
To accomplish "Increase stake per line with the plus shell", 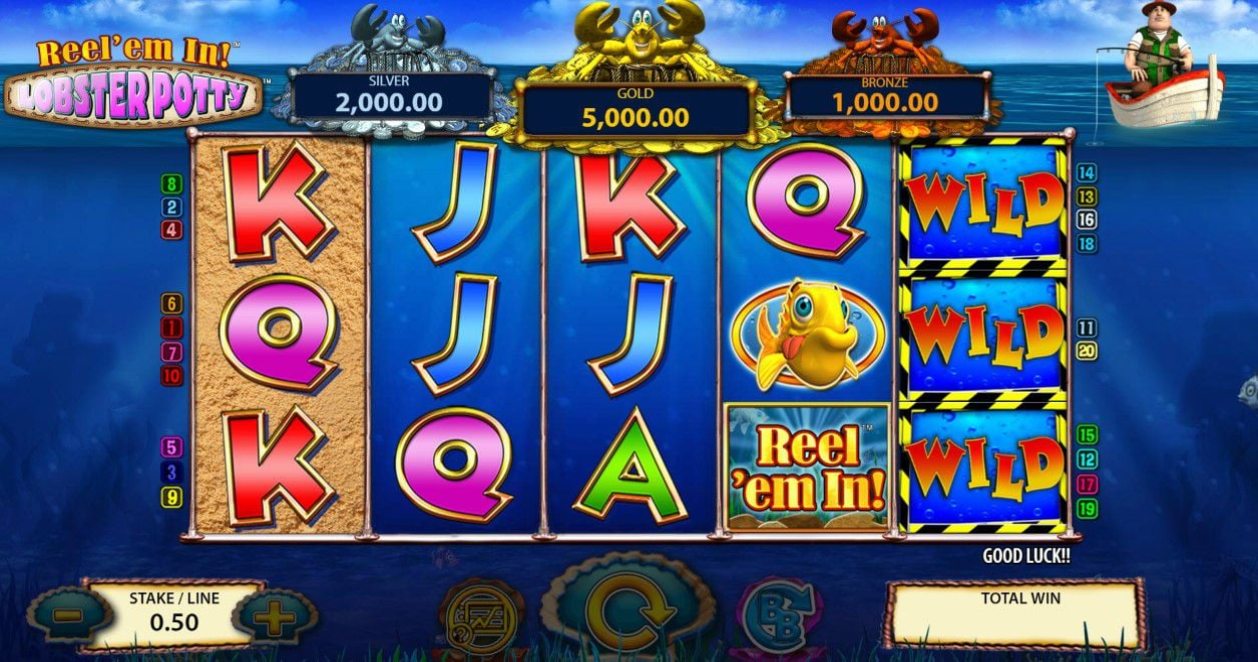I will [x=274, y=617].
